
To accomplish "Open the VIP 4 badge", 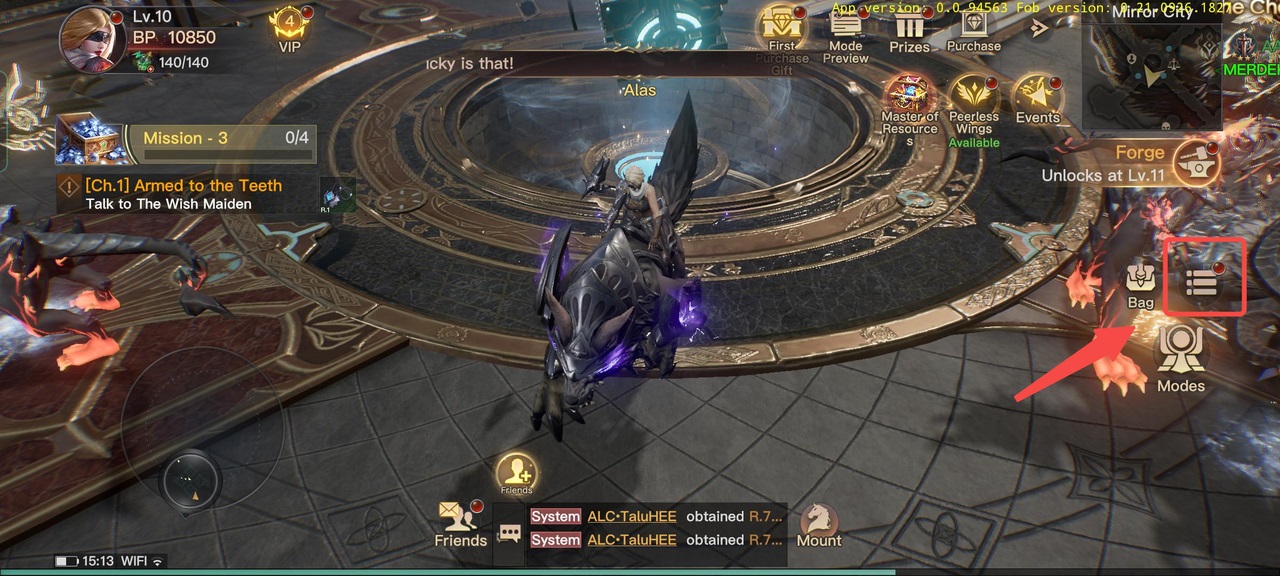I will (x=289, y=28).
